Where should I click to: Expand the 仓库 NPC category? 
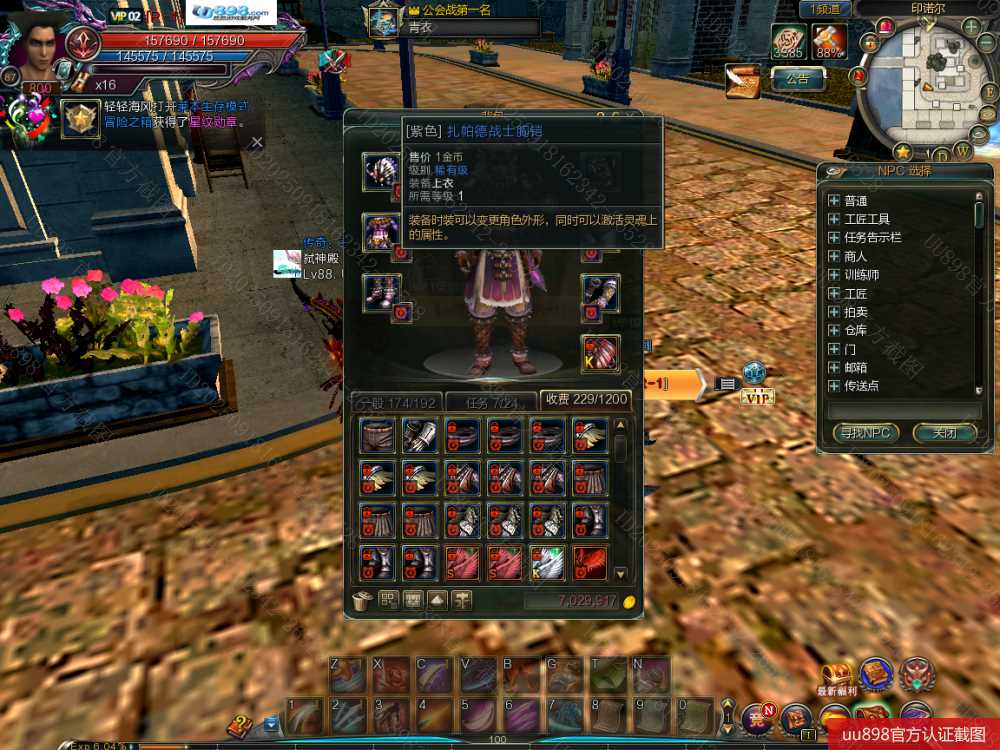point(834,330)
